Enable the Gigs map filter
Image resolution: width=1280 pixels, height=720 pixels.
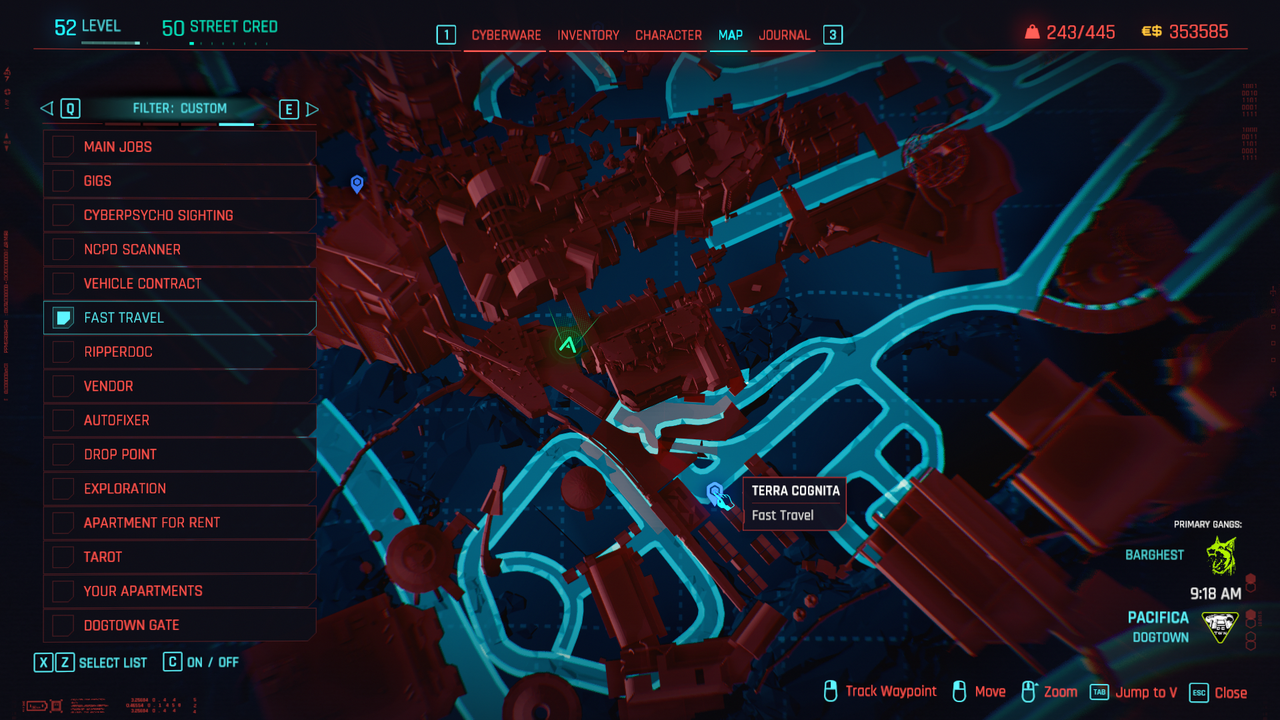click(x=64, y=181)
